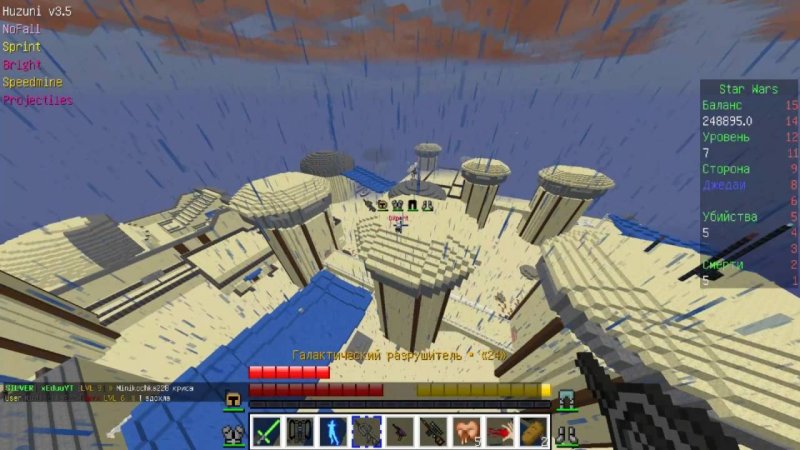Choose the red hand item slot
Viewport: 800px width, 450px height.
point(500,431)
